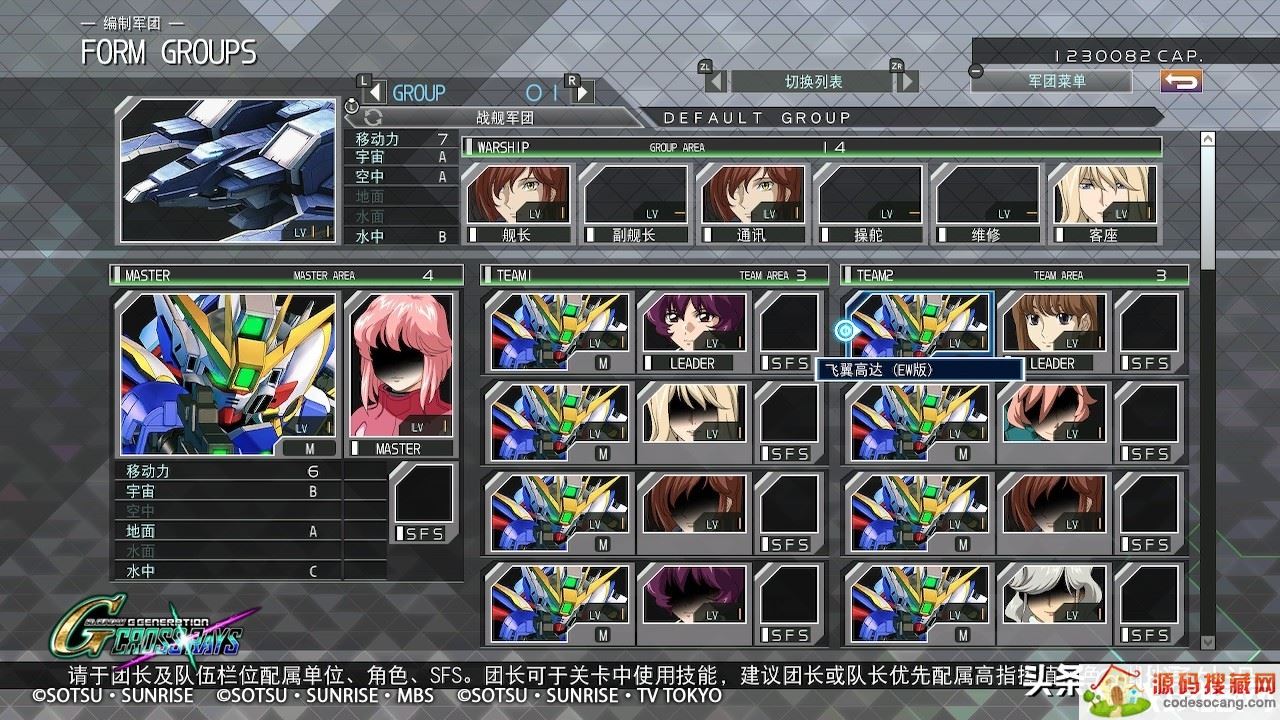Choose the empty 副舰长 vice-captain slot
The height and width of the screenshot is (720, 1280).
(x=634, y=203)
